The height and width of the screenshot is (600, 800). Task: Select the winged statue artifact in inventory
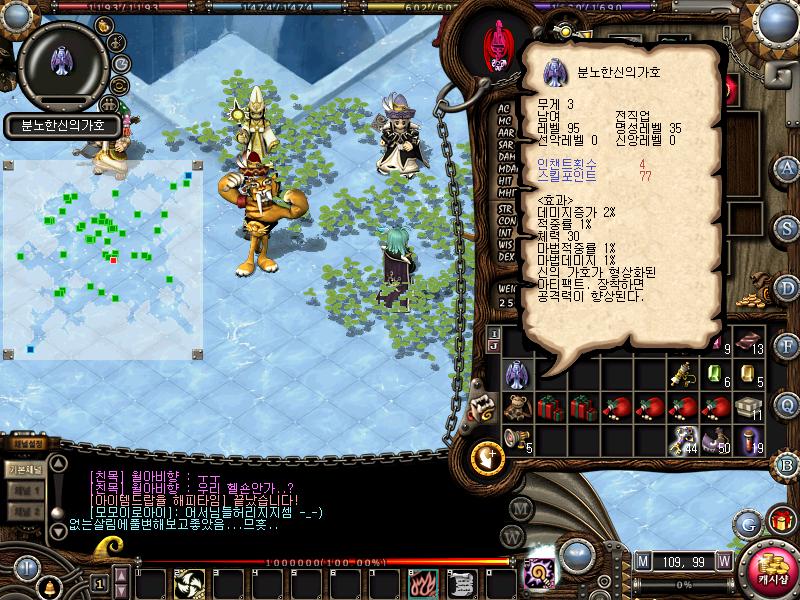pyautogui.click(x=517, y=374)
